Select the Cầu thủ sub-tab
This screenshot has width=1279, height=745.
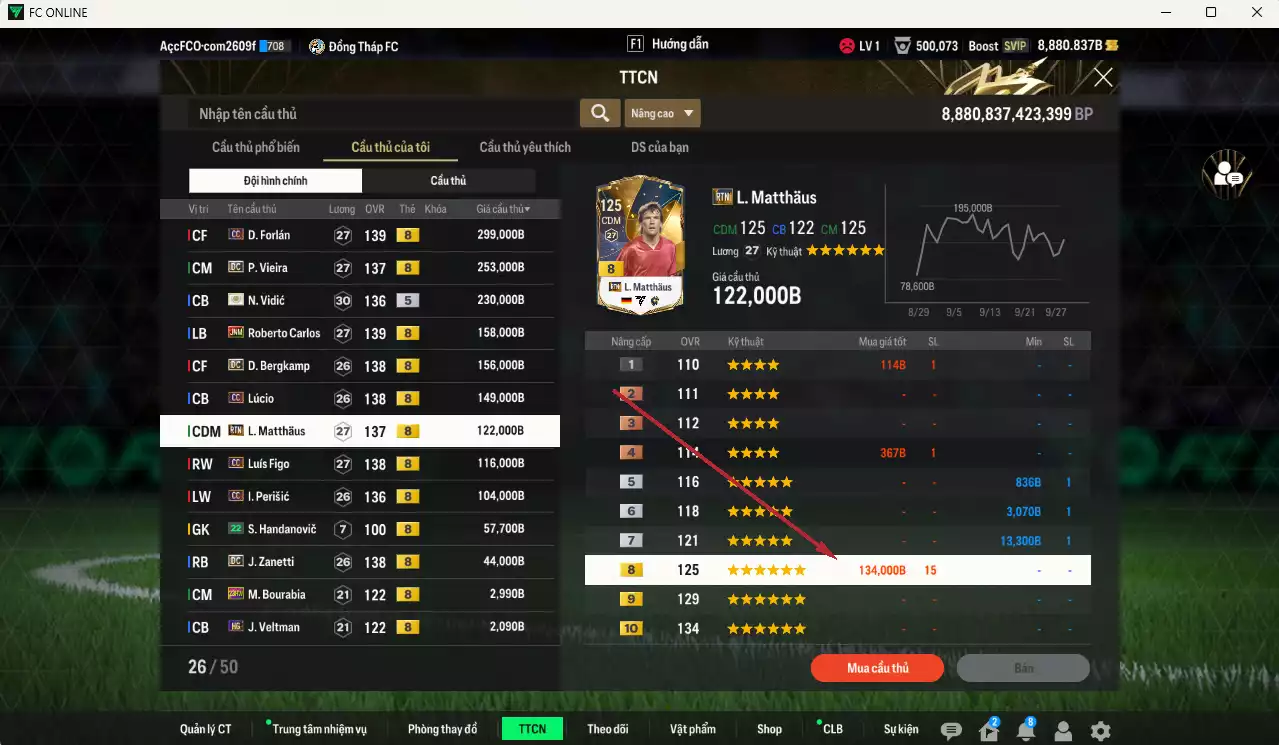click(448, 181)
